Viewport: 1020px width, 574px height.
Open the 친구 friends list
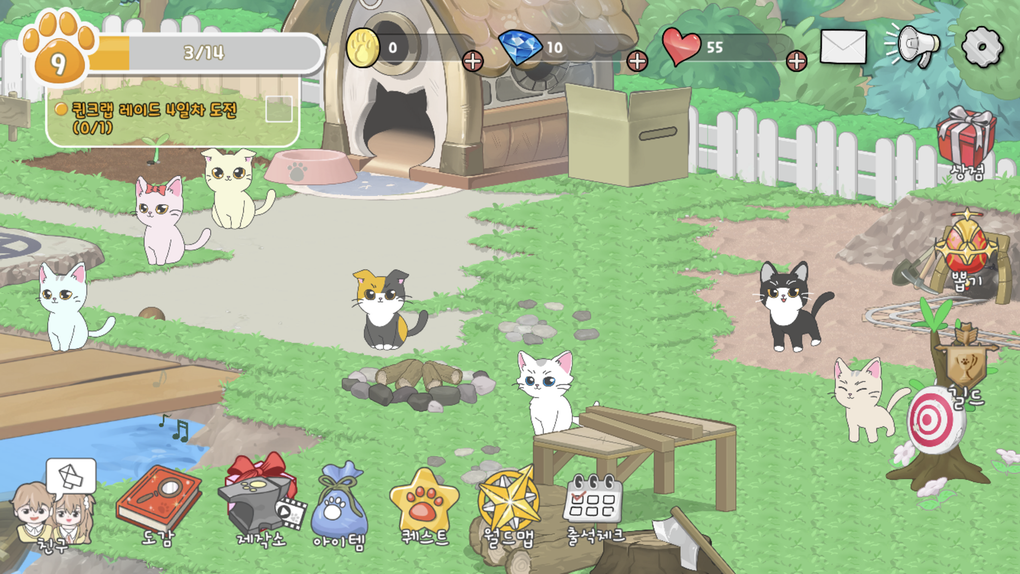[x=54, y=507]
